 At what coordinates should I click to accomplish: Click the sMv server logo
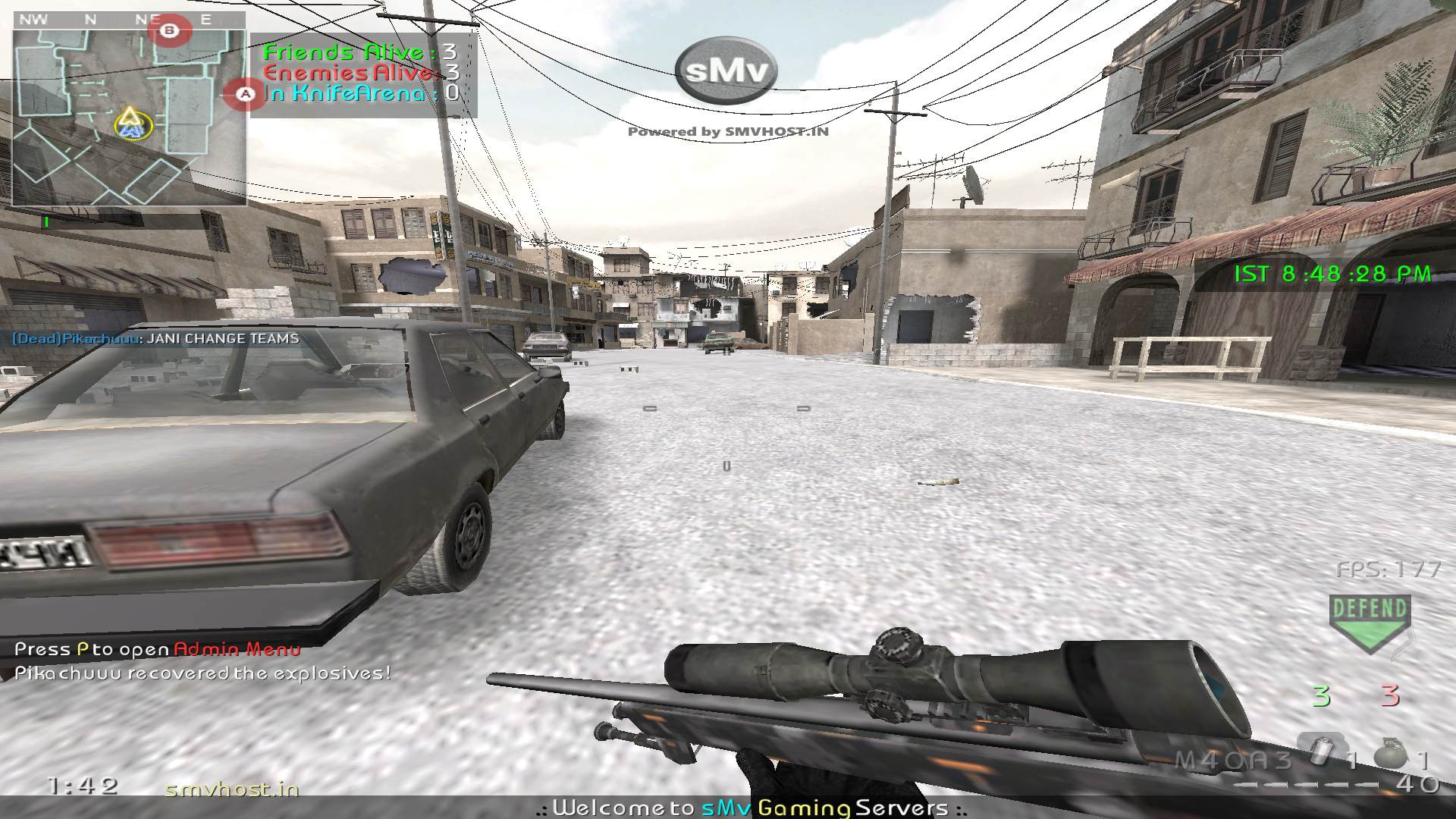click(x=726, y=71)
